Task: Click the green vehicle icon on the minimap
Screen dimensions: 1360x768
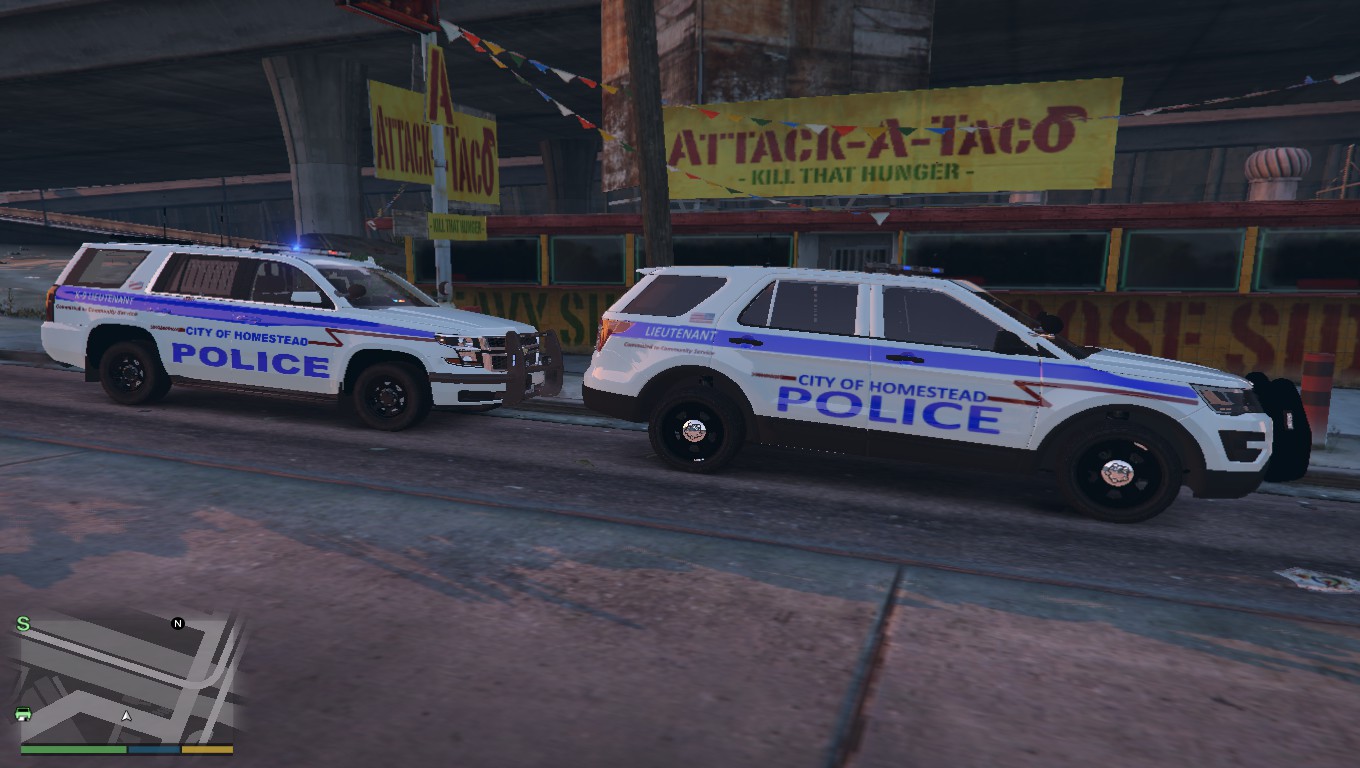Action: coord(23,715)
